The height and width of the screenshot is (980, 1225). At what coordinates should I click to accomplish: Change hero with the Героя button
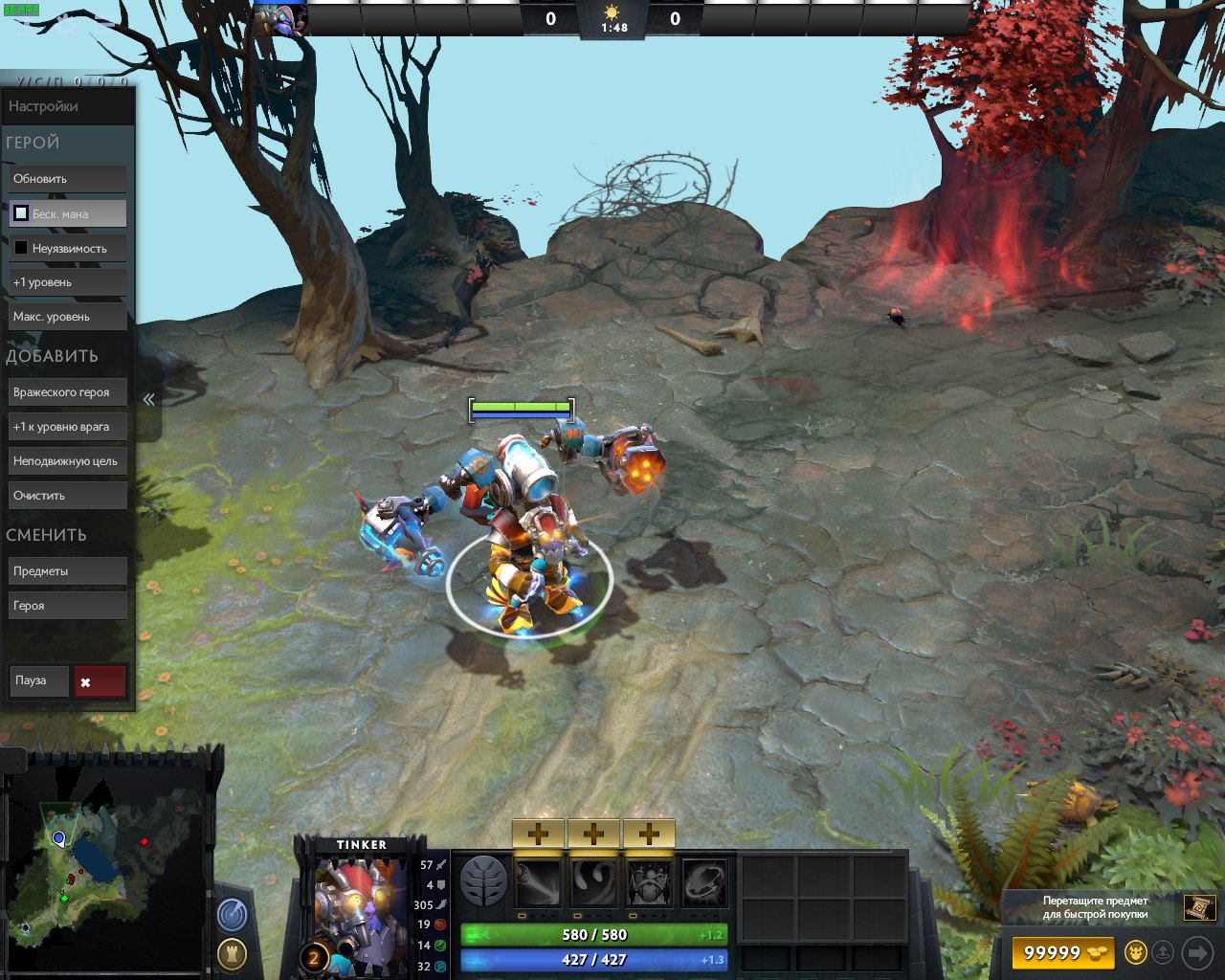point(67,606)
